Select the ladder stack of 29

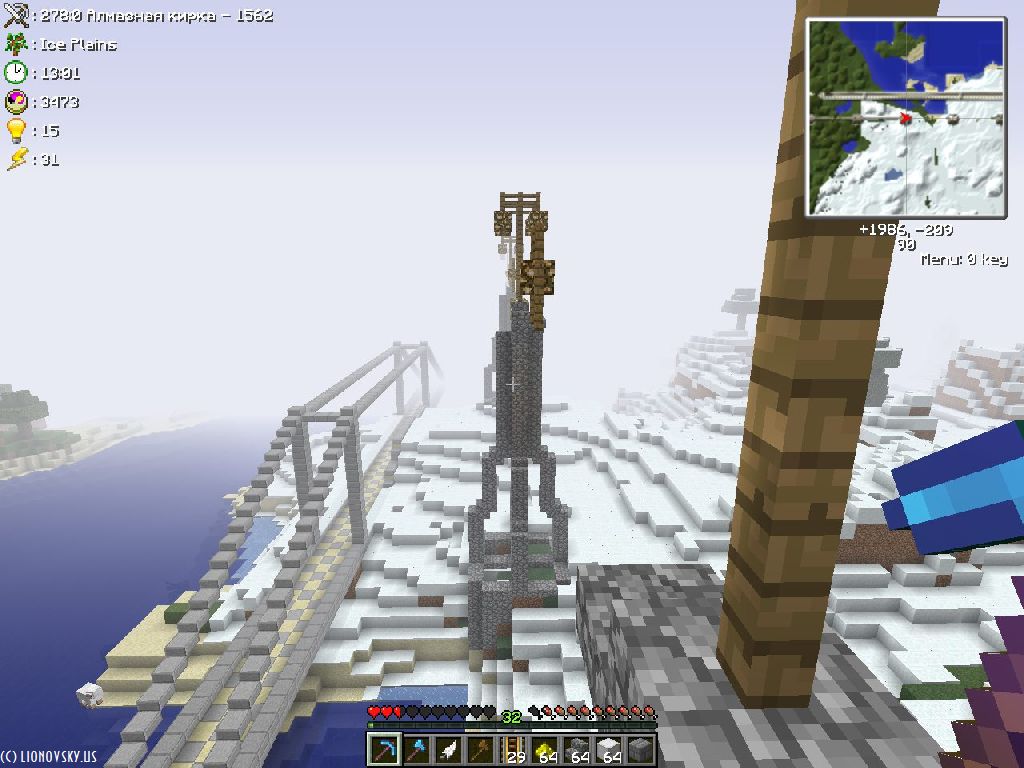[x=513, y=749]
